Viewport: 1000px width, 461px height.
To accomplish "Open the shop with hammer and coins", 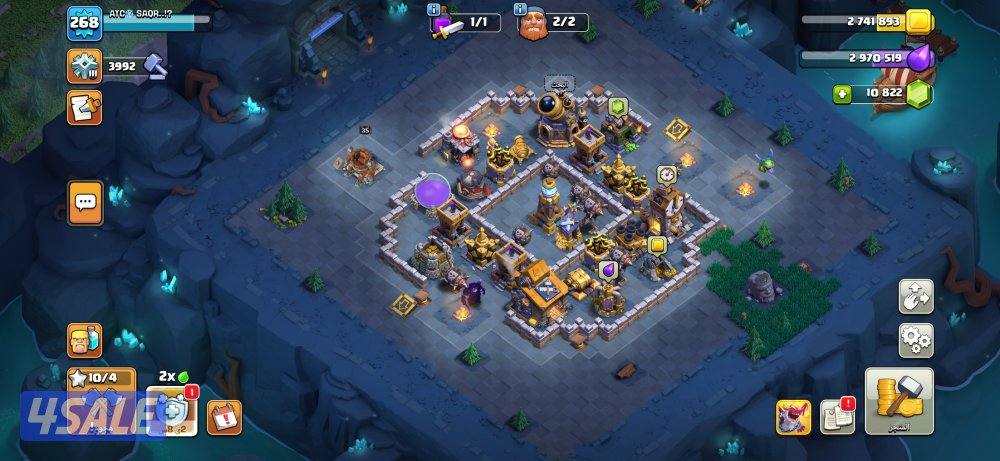I will [898, 401].
